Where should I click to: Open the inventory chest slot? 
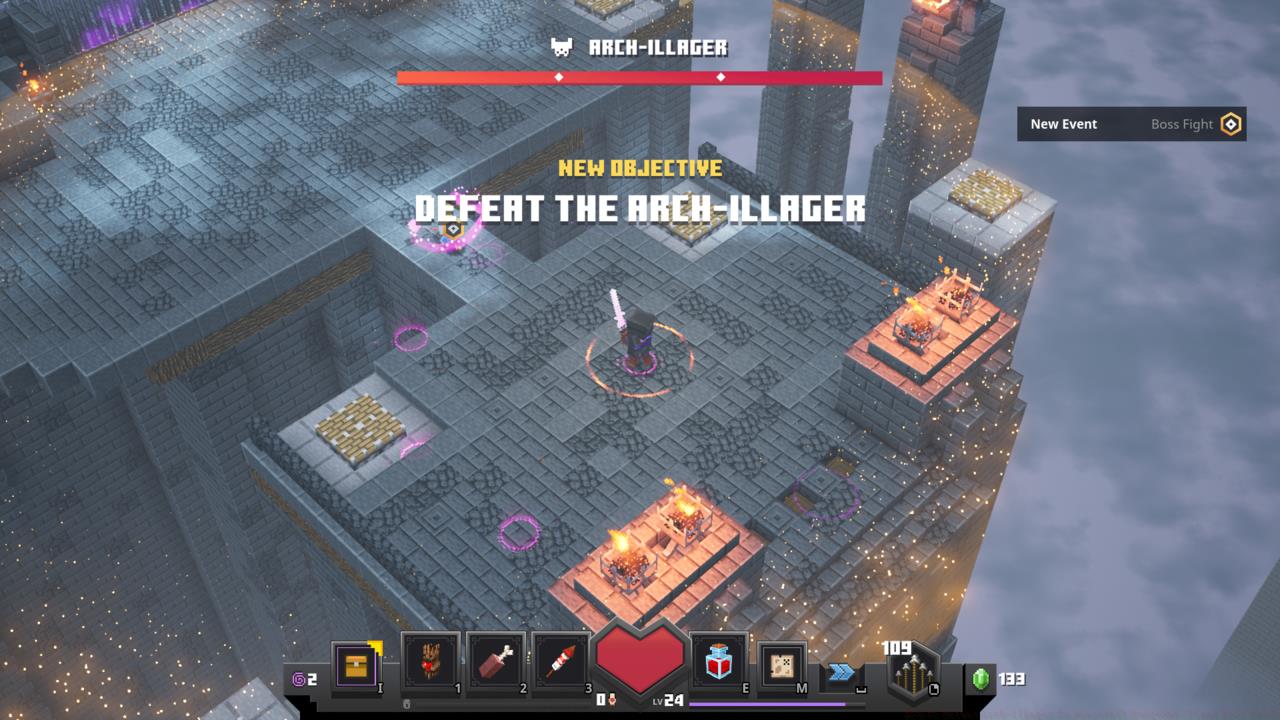click(356, 664)
